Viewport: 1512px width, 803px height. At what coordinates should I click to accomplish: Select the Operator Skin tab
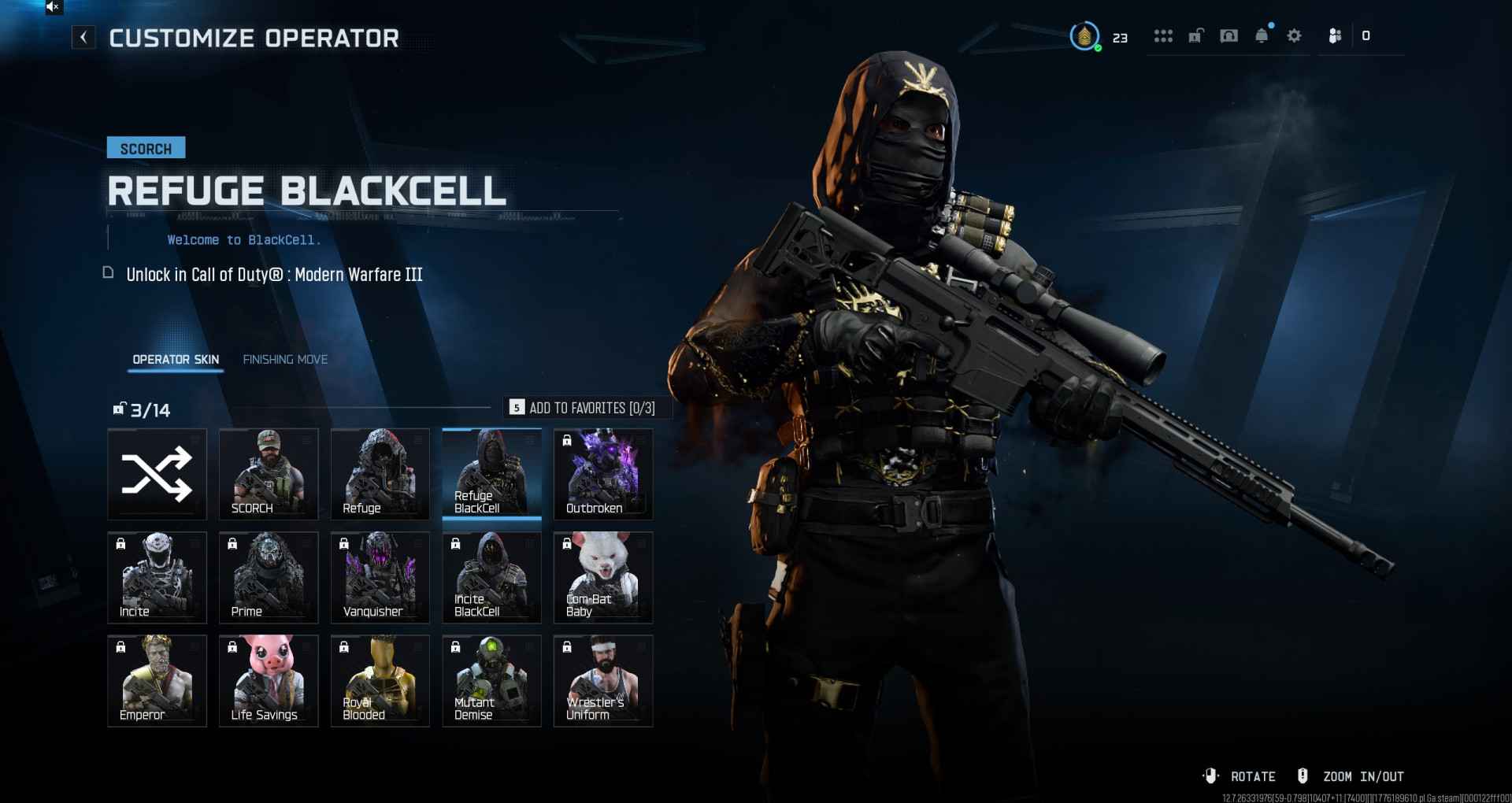click(x=176, y=360)
